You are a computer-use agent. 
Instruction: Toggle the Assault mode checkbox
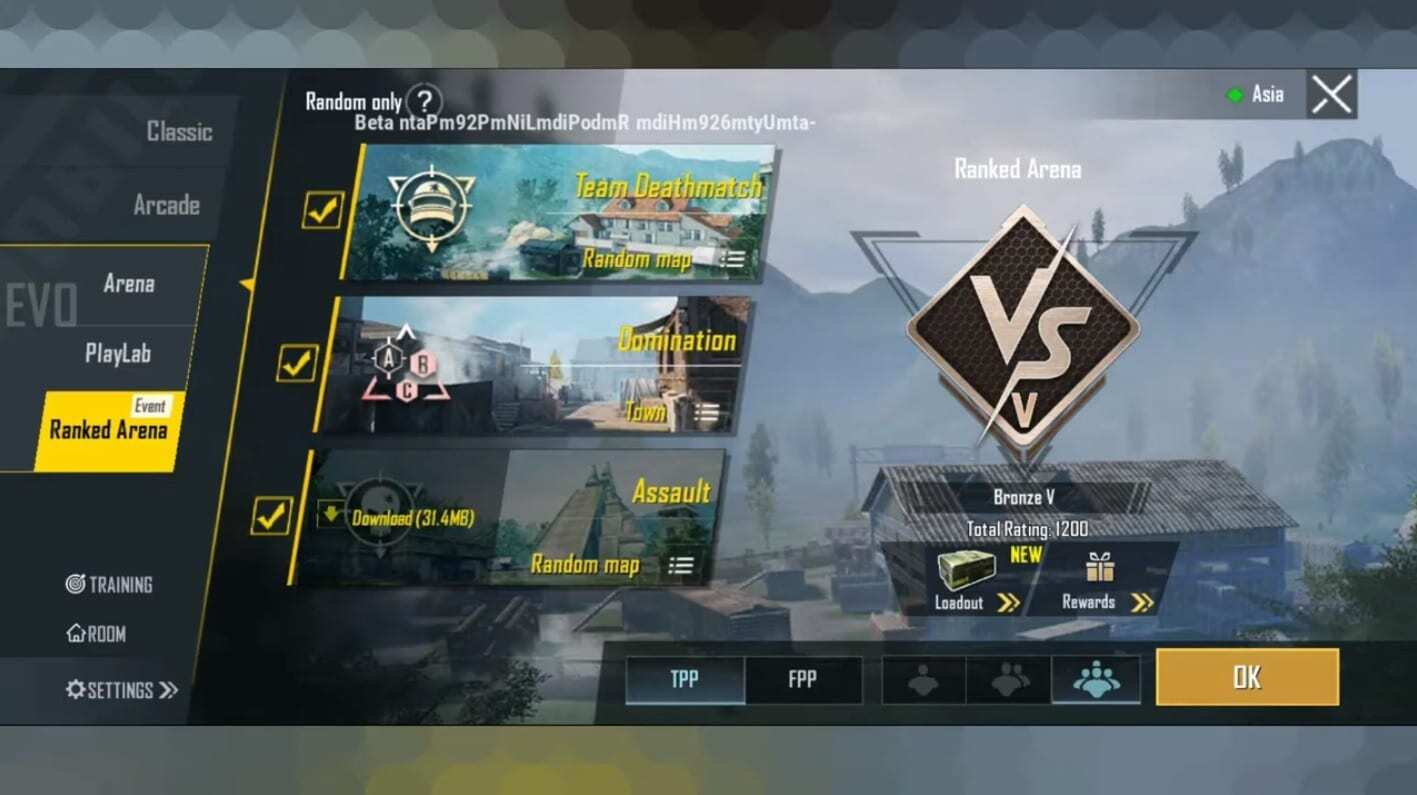click(270, 516)
